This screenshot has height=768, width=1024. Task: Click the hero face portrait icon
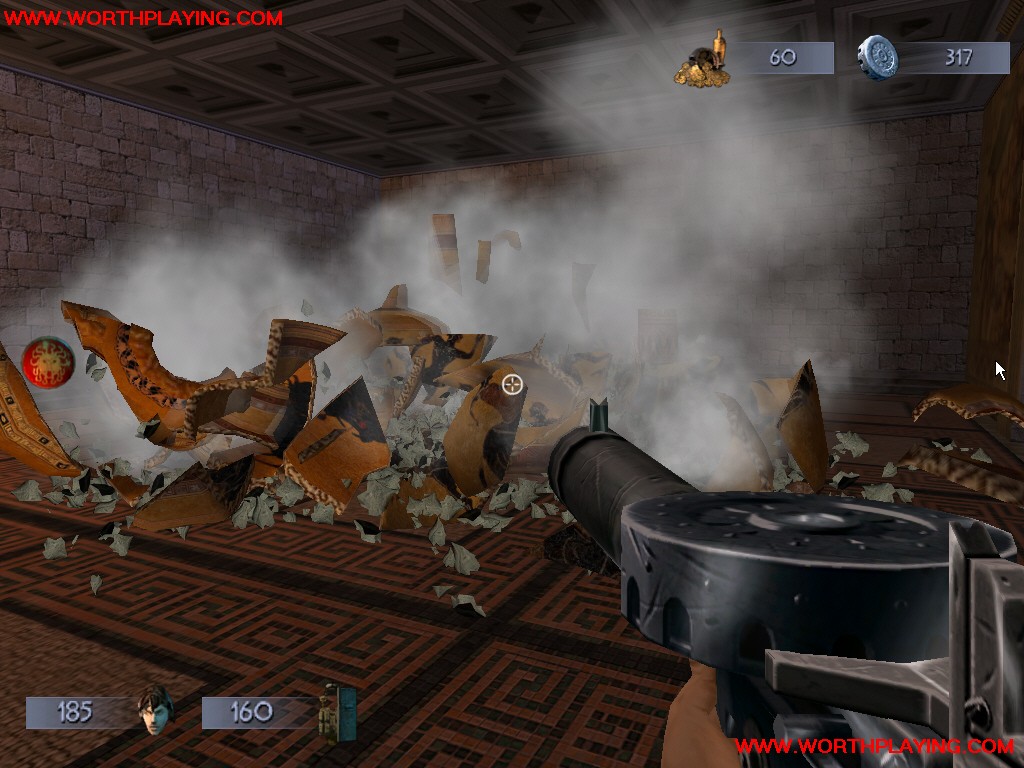(155, 711)
